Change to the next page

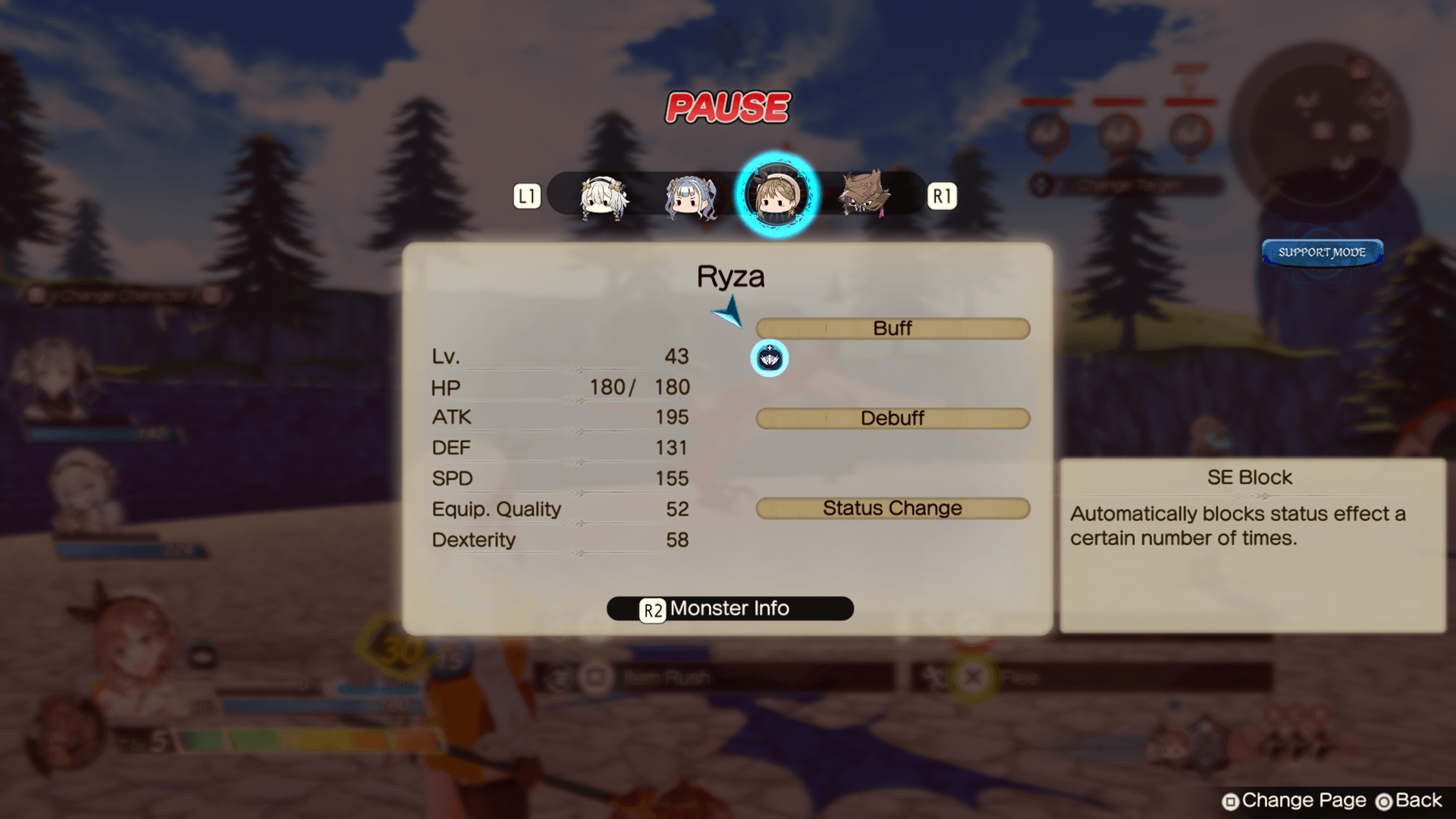[x=1294, y=801]
